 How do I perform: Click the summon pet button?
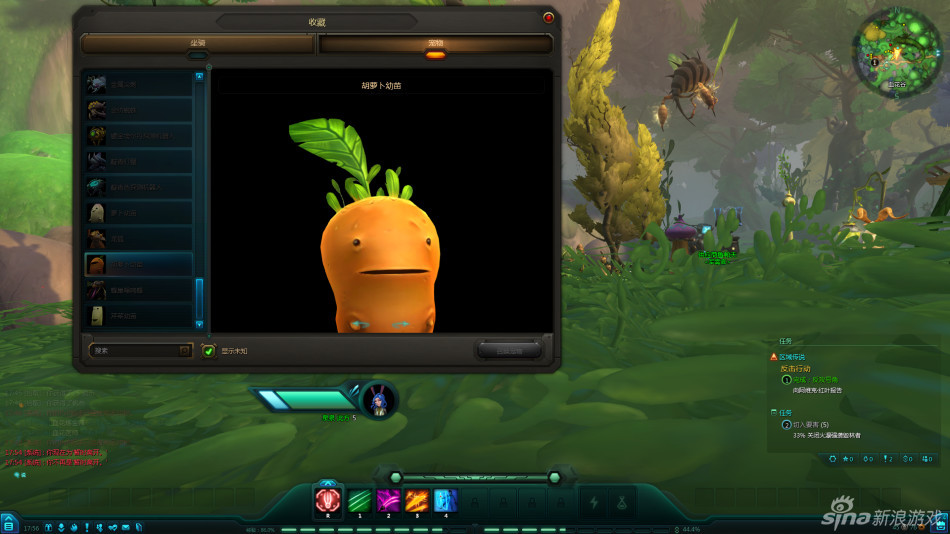509,350
